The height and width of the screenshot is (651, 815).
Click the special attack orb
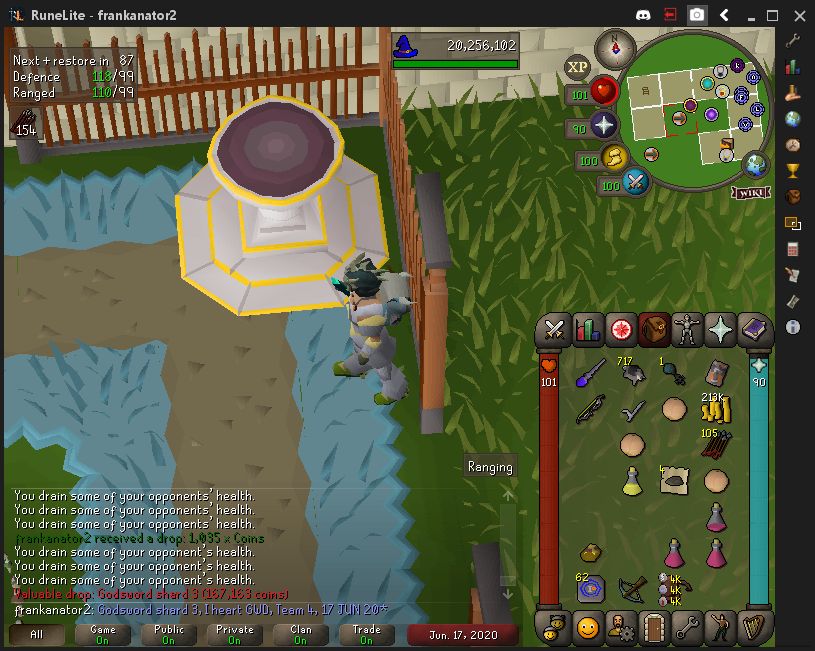click(636, 182)
